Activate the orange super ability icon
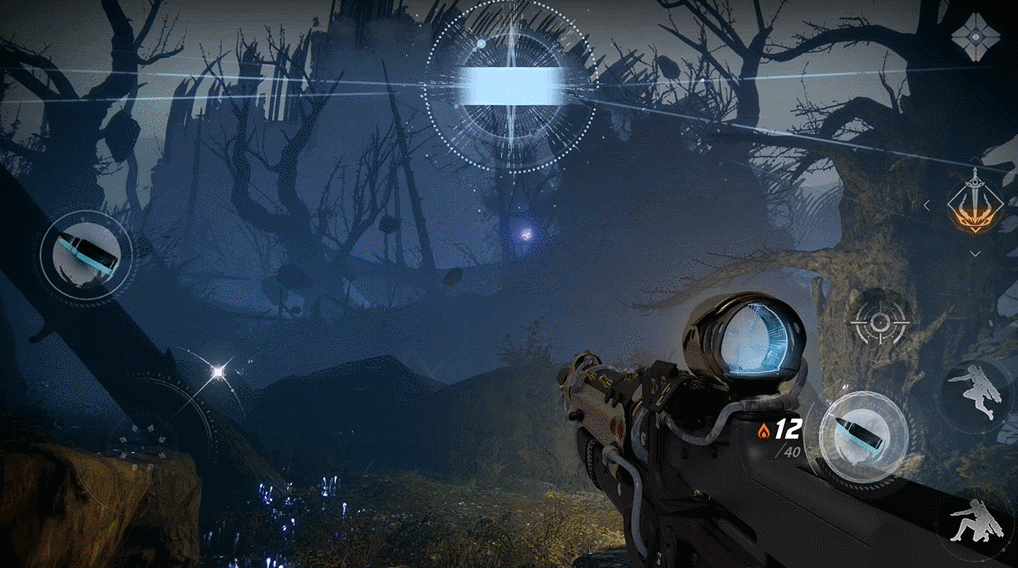 click(x=975, y=203)
